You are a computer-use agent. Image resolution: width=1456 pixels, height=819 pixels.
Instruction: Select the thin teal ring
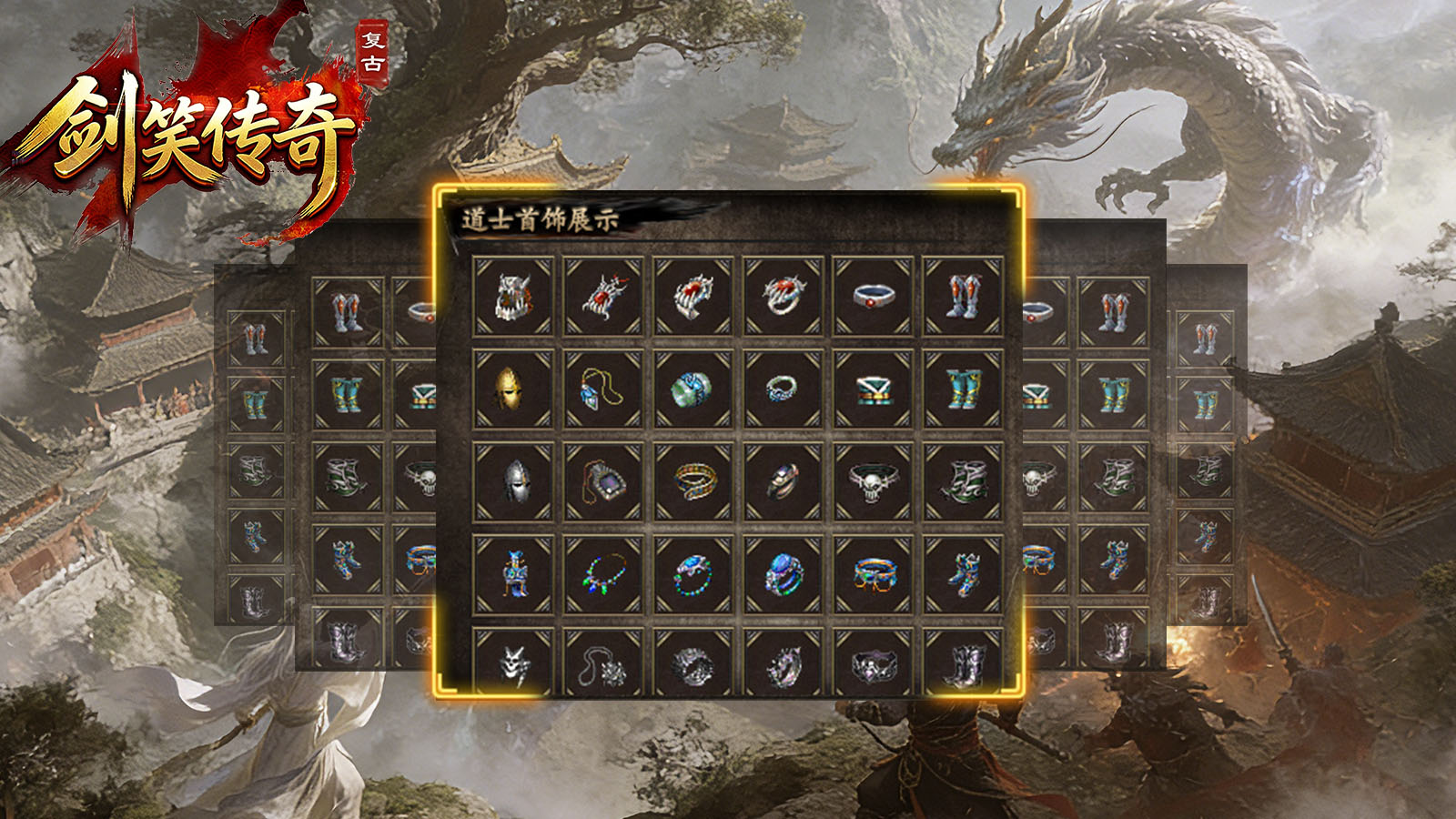point(783,389)
